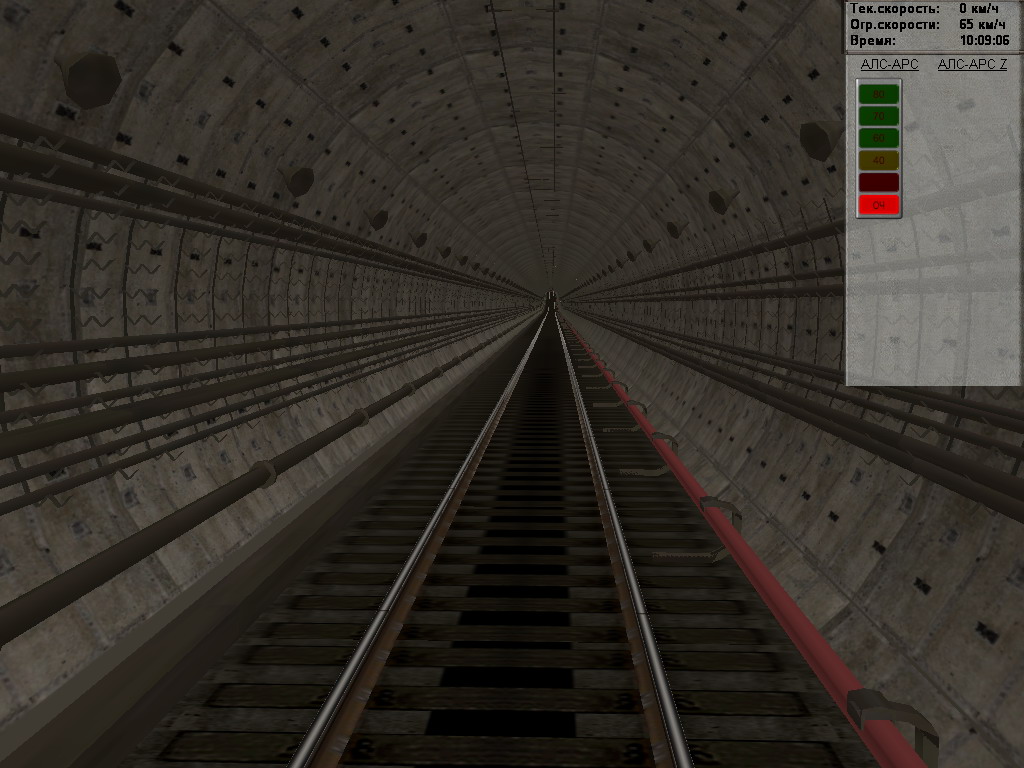Viewport: 1024px width, 768px height.
Task: Switch to the АЛС-АРС Z label
Action: click(972, 65)
